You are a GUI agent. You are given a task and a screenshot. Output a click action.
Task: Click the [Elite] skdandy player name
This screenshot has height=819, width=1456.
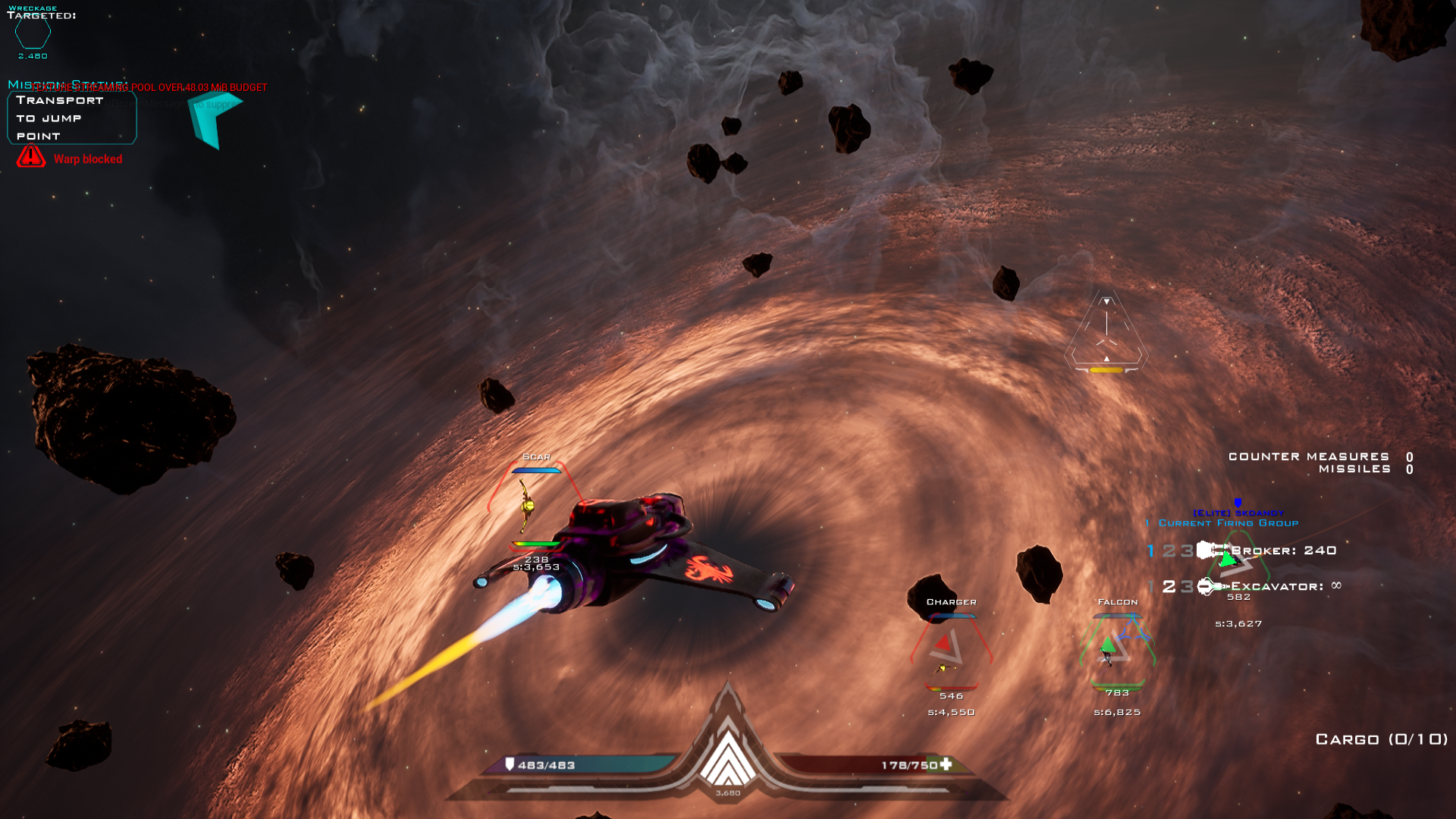pyautogui.click(x=1238, y=512)
